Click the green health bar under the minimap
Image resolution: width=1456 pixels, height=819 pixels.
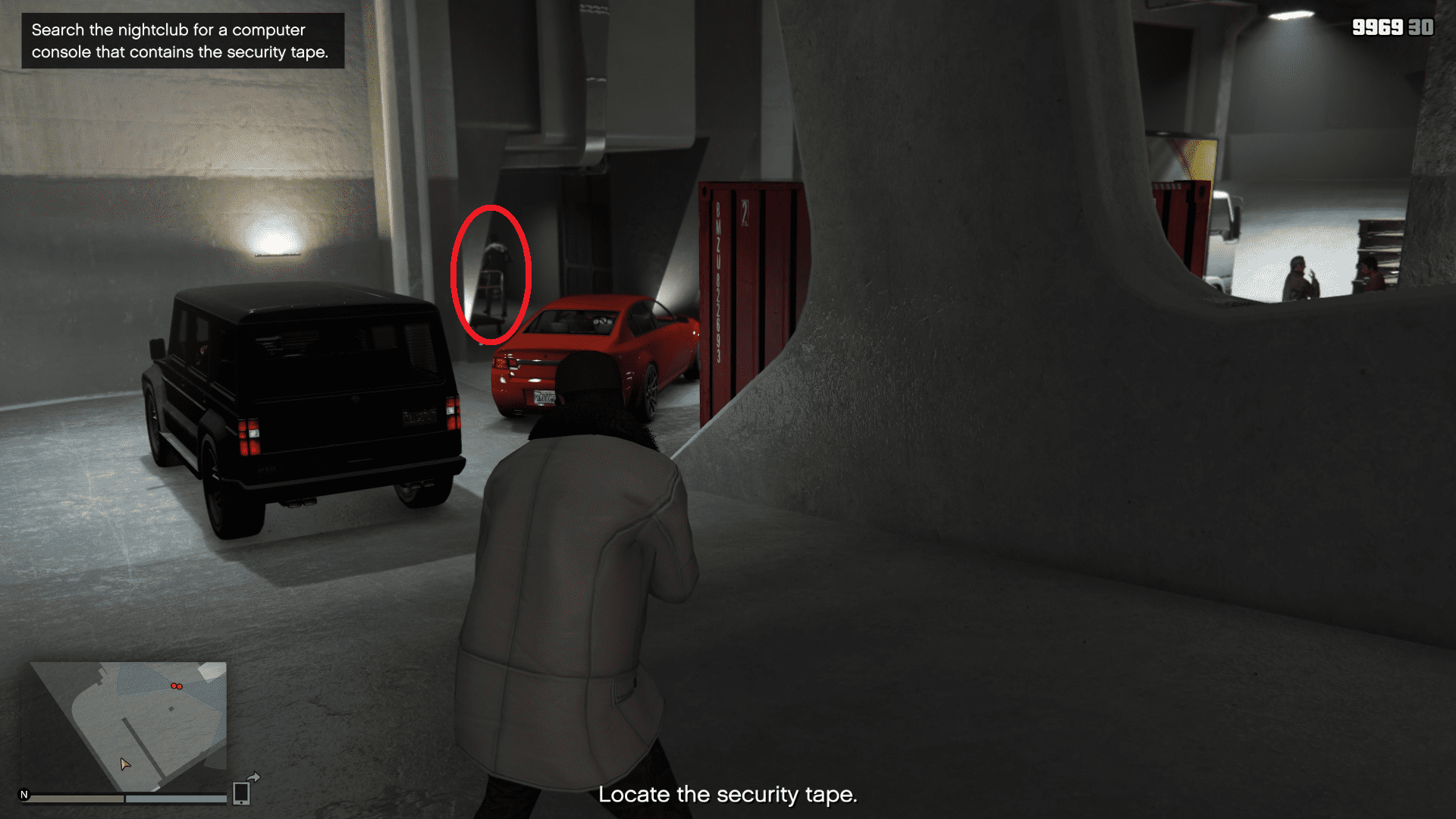click(x=76, y=799)
